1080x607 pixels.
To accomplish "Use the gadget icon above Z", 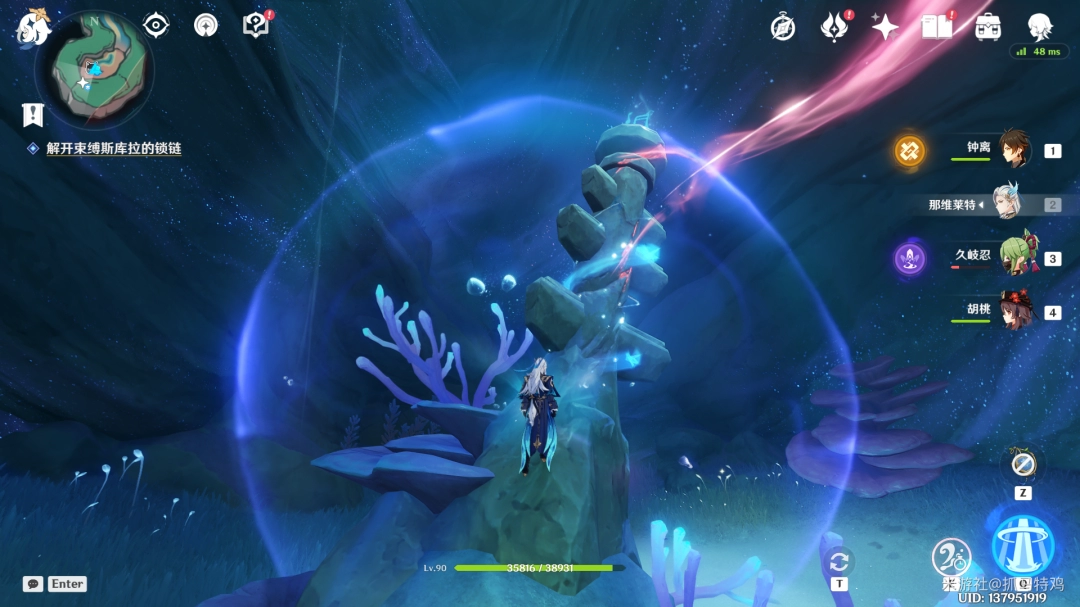I will [x=1022, y=464].
